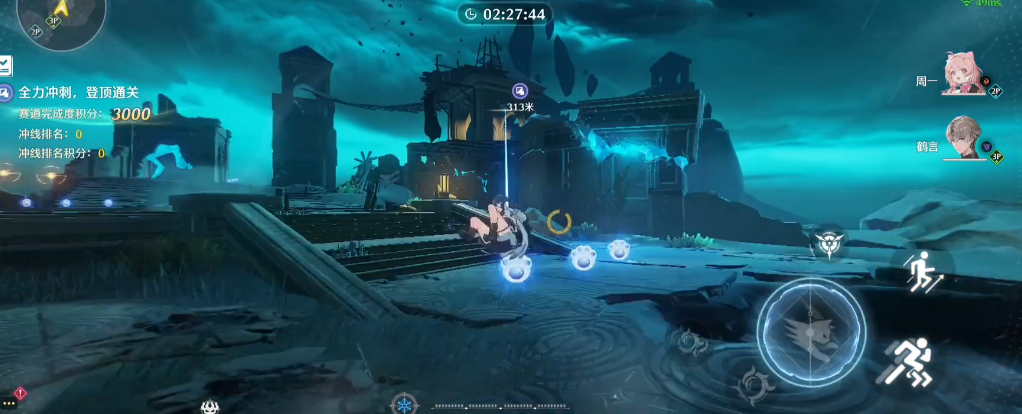Viewport: 1022px width, 414px height.
Task: Click the red diamond alert icon
Action: coord(20,392)
